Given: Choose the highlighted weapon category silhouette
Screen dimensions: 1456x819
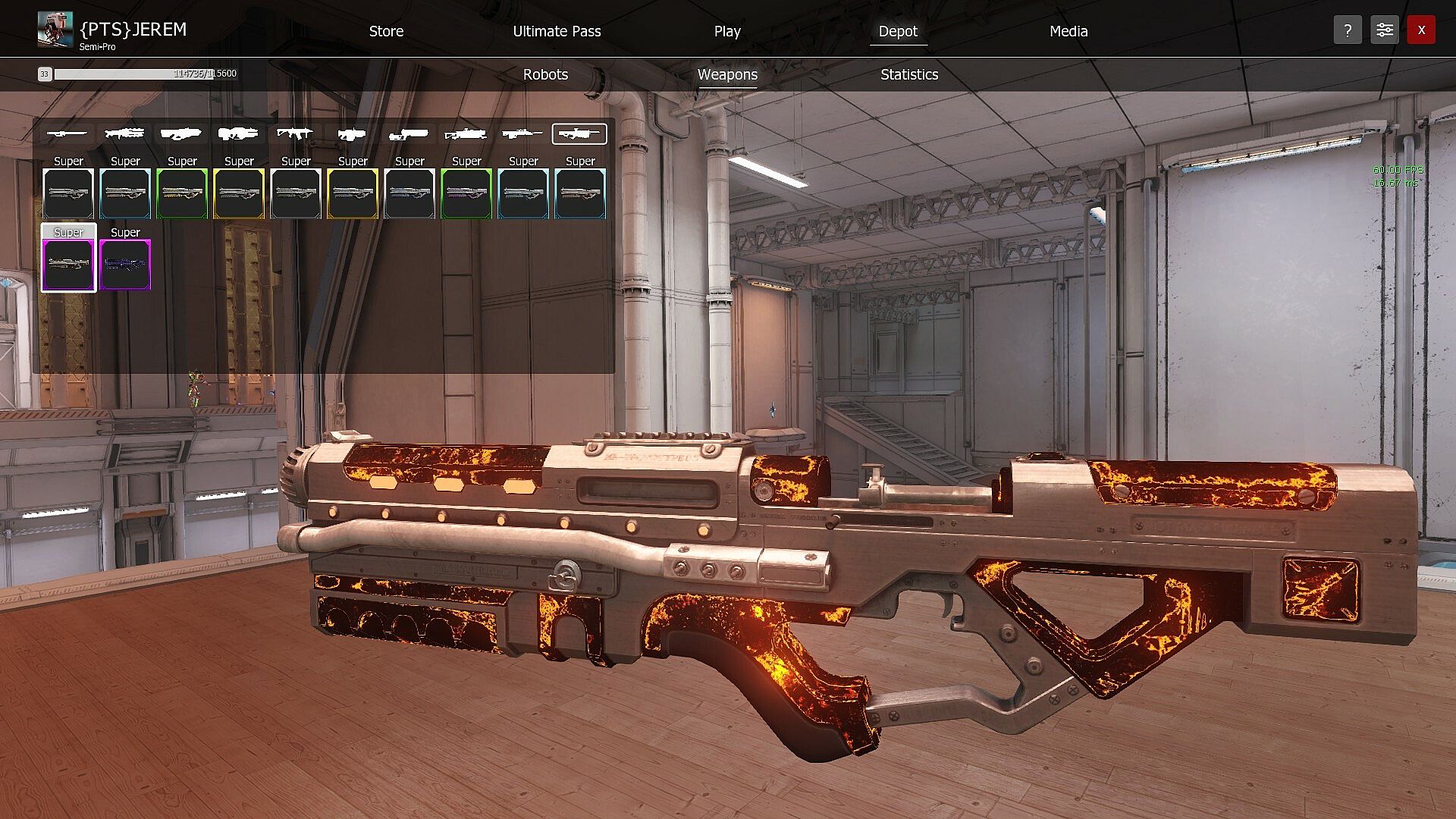Looking at the screenshot, I should [x=579, y=134].
